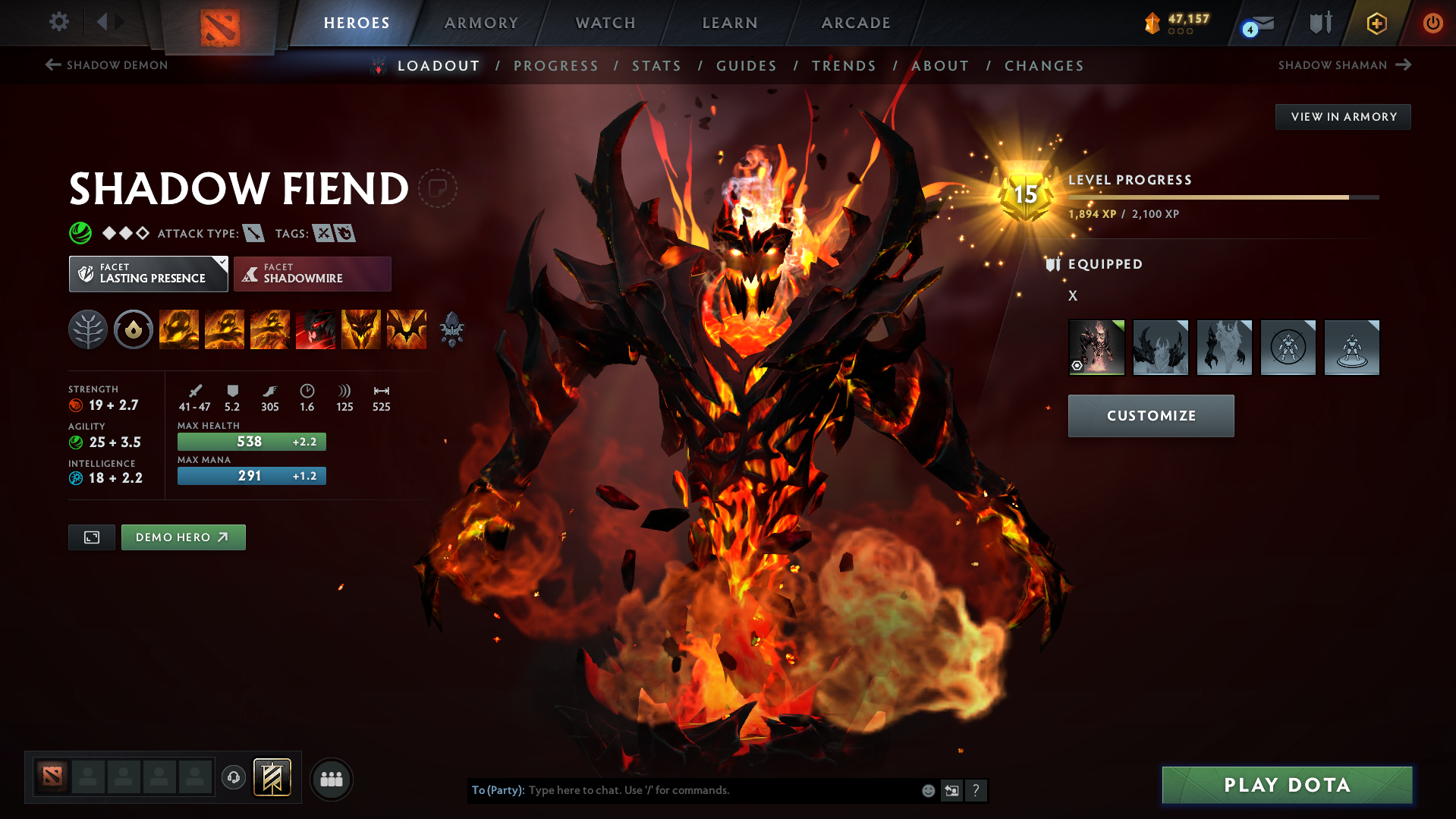Open the friends list via people icon

[331, 778]
